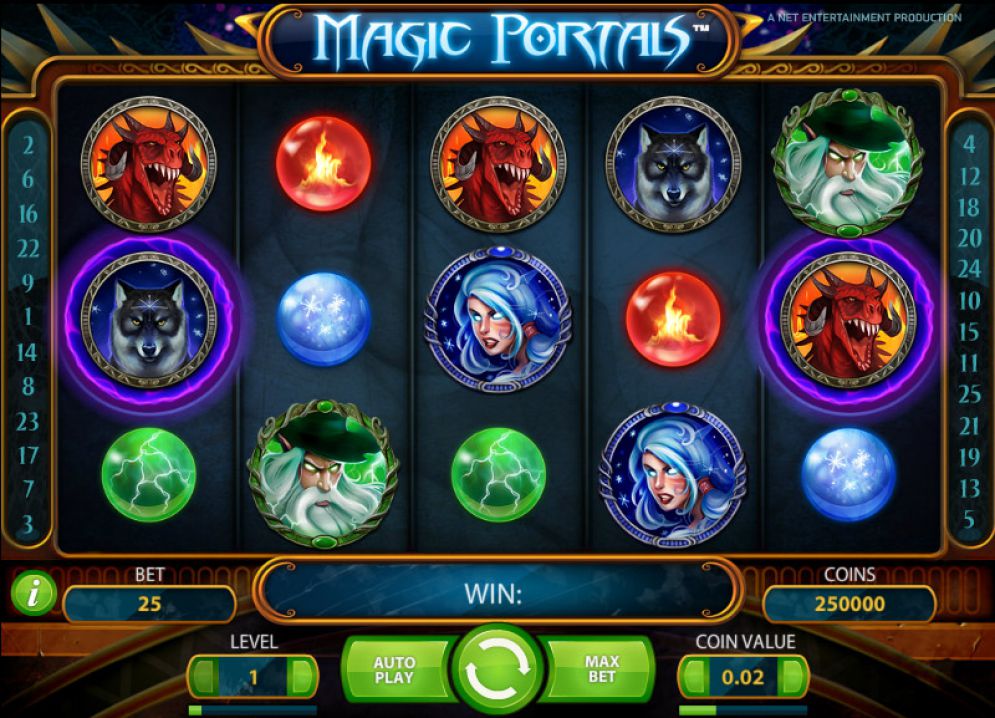Start Auto Play
The width and height of the screenshot is (995, 718).
click(394, 670)
